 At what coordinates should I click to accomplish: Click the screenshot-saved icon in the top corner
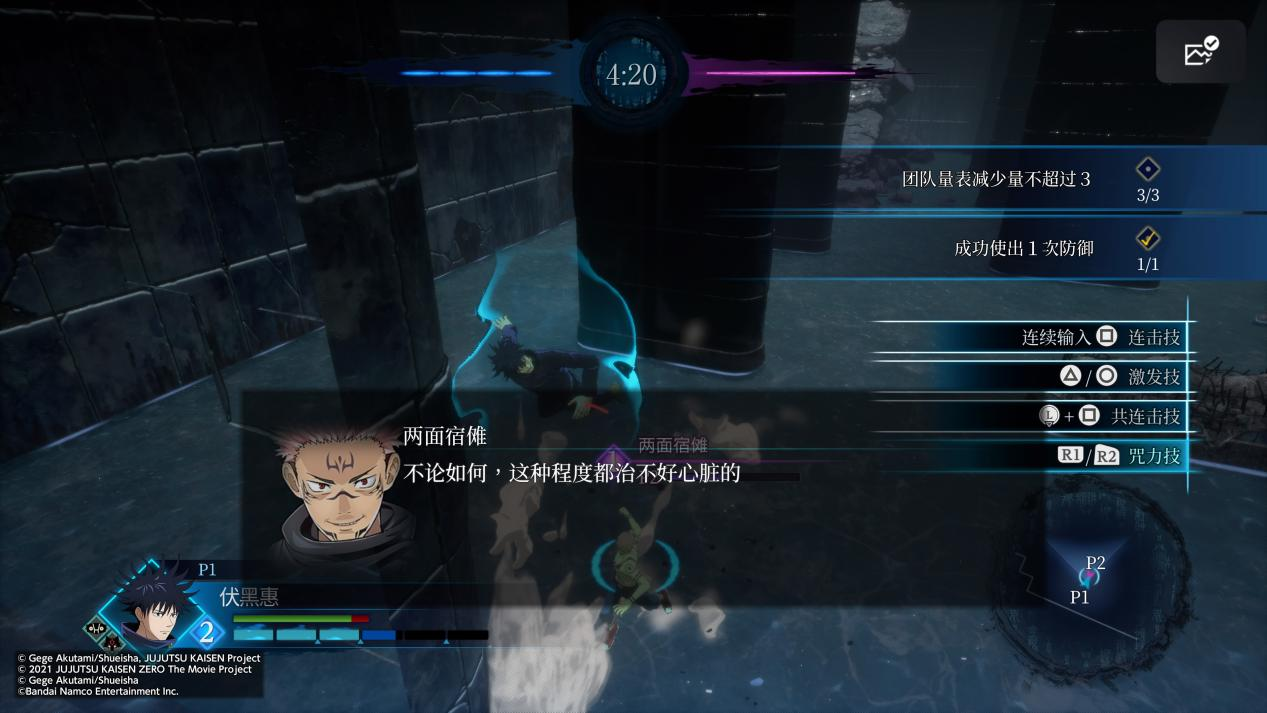(x=1200, y=51)
